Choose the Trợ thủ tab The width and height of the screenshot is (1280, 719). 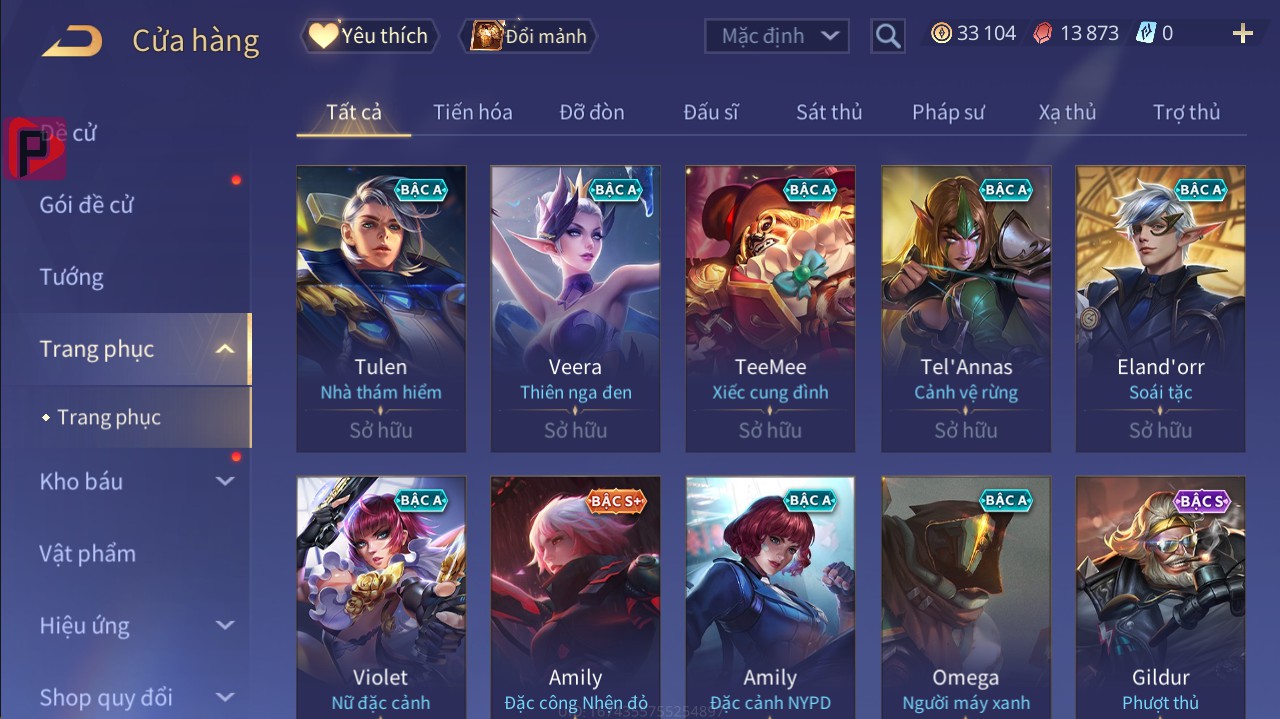point(1186,112)
